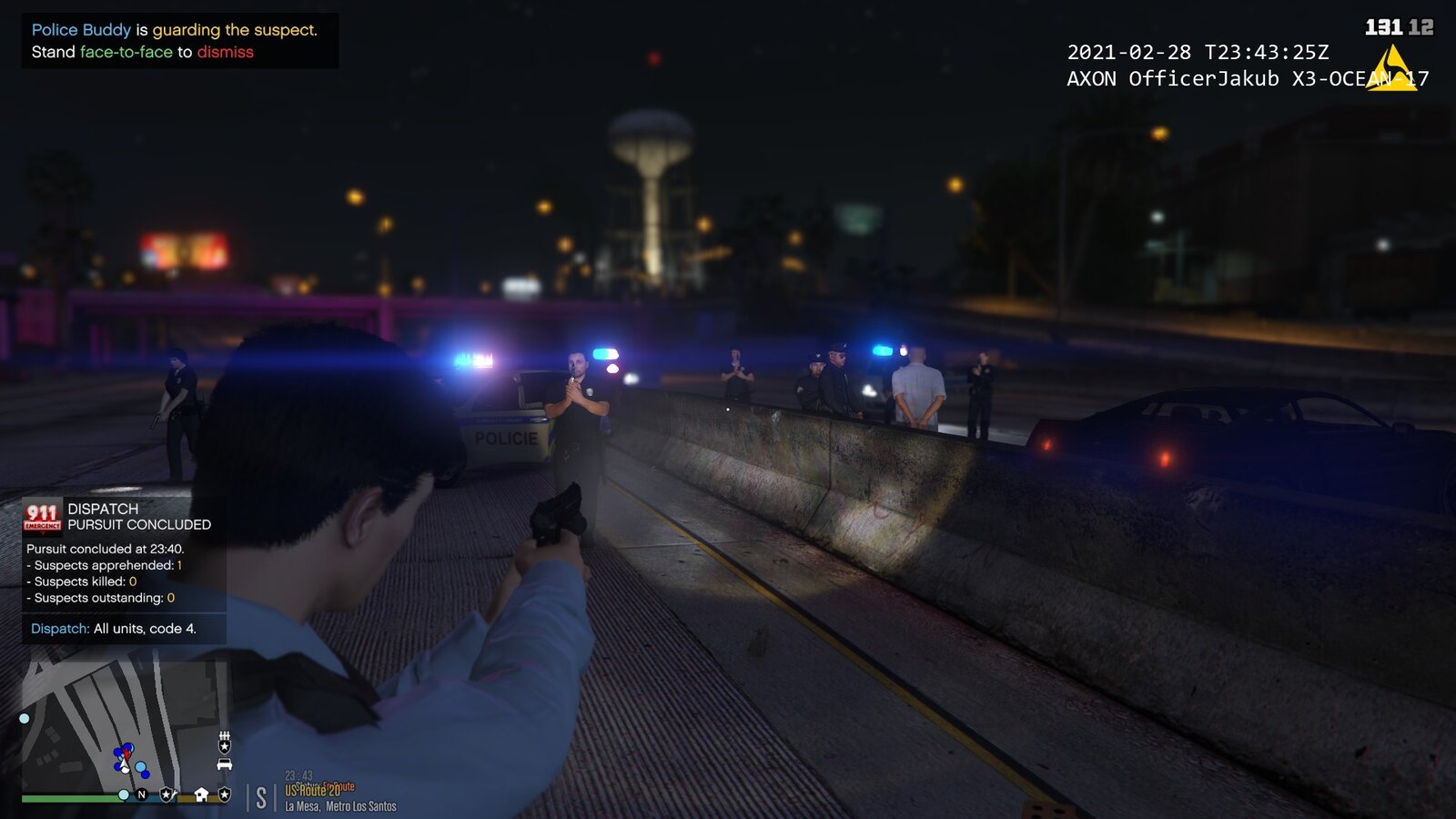Click the yellow AXON triangle logo
Viewport: 1456px width, 819px height.
point(1392,70)
